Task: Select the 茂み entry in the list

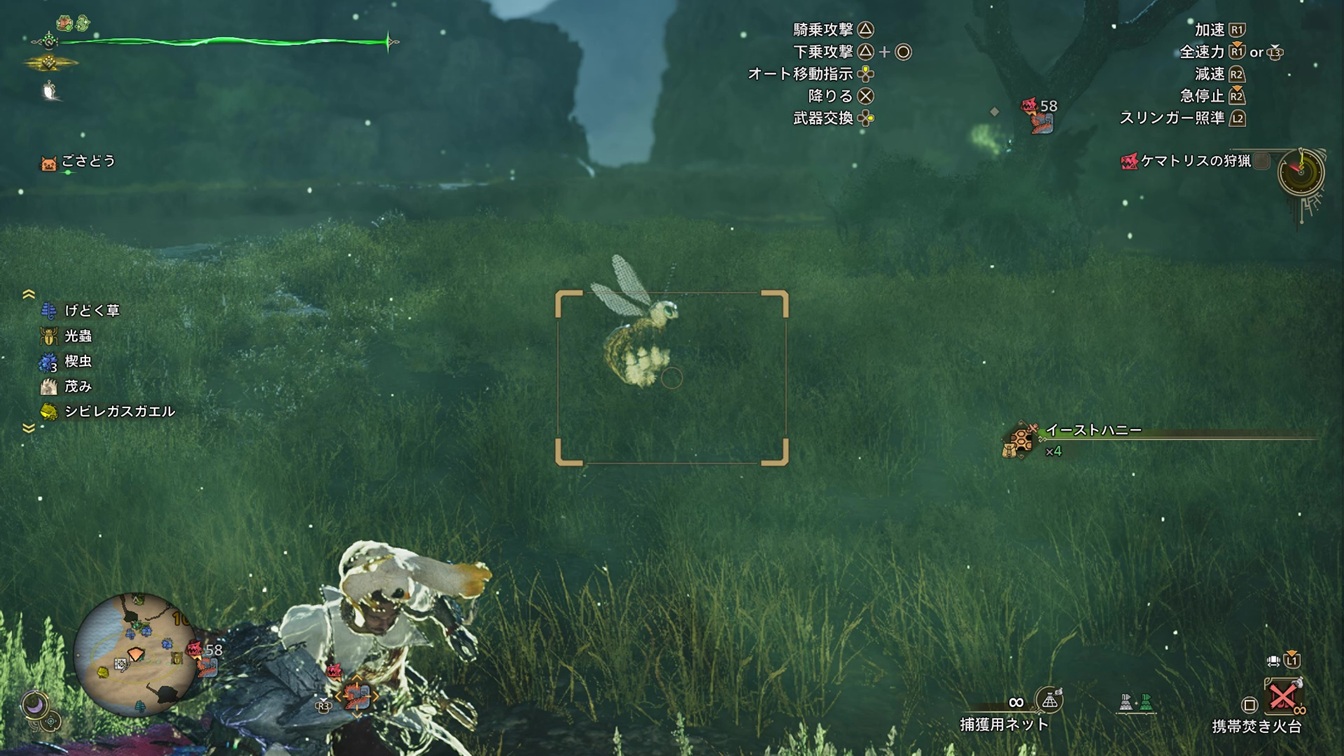Action: [77, 387]
